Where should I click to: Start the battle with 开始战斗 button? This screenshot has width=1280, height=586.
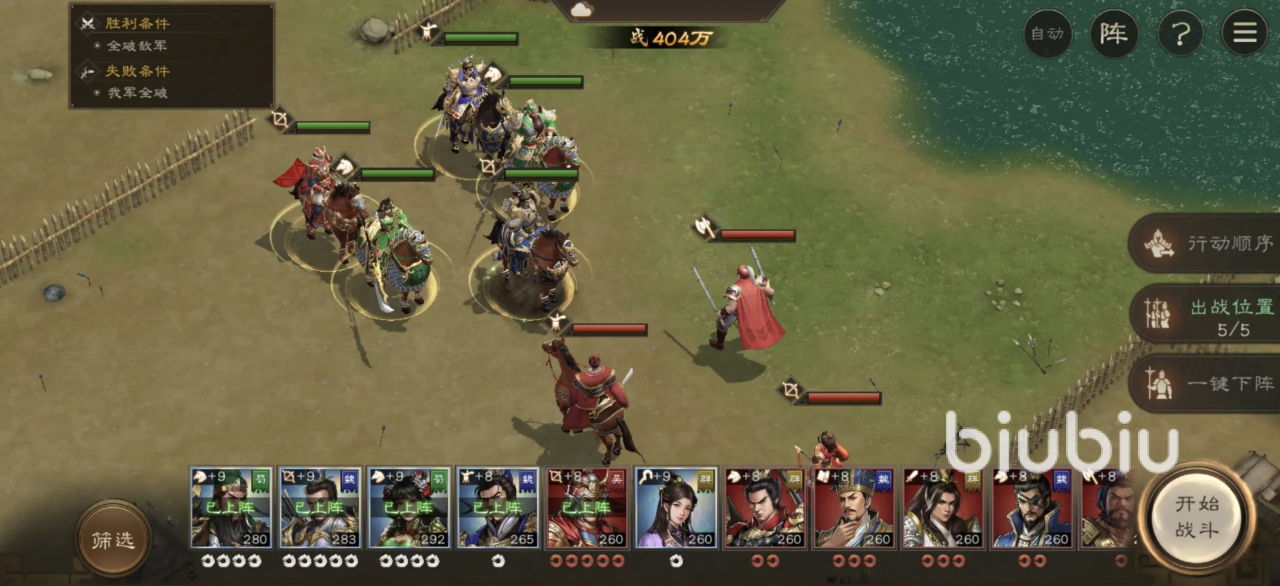[x=1197, y=516]
